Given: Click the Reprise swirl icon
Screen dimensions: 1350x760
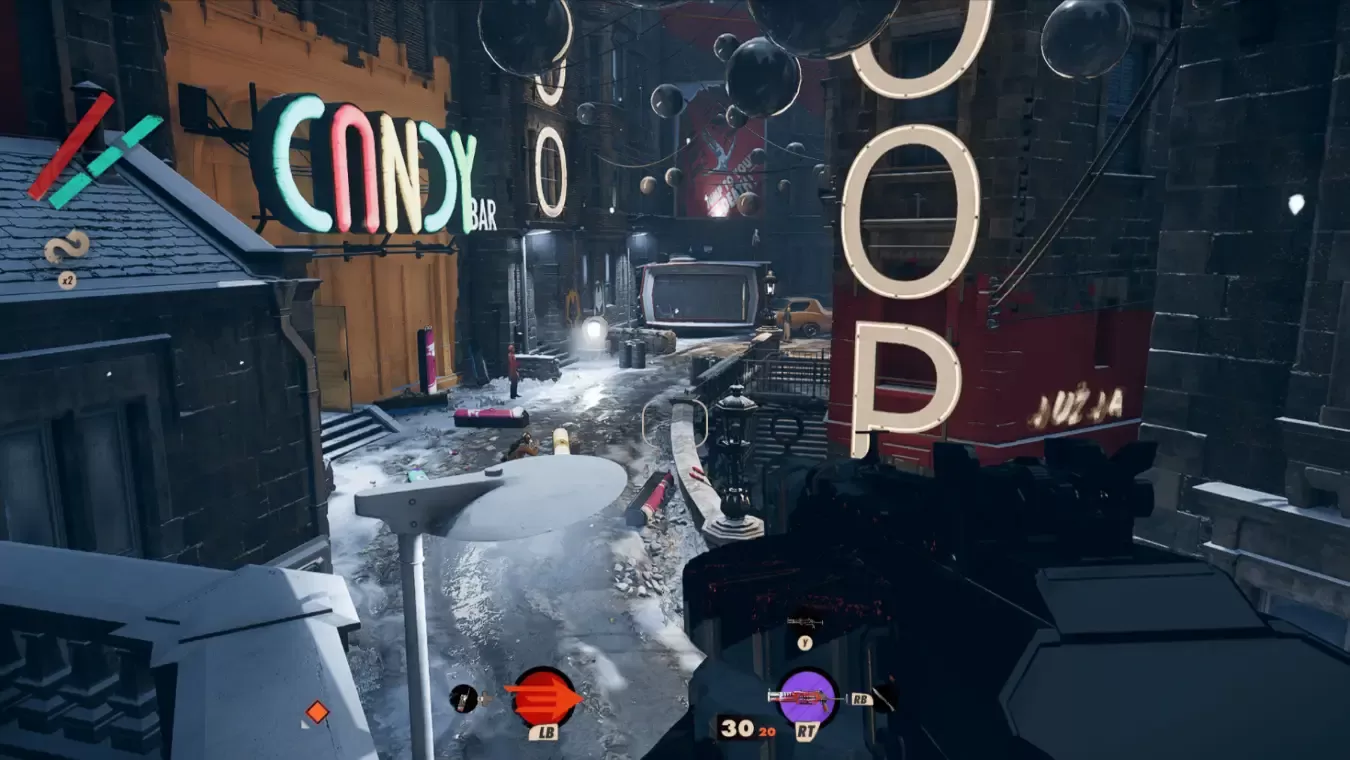Looking at the screenshot, I should pos(67,246).
